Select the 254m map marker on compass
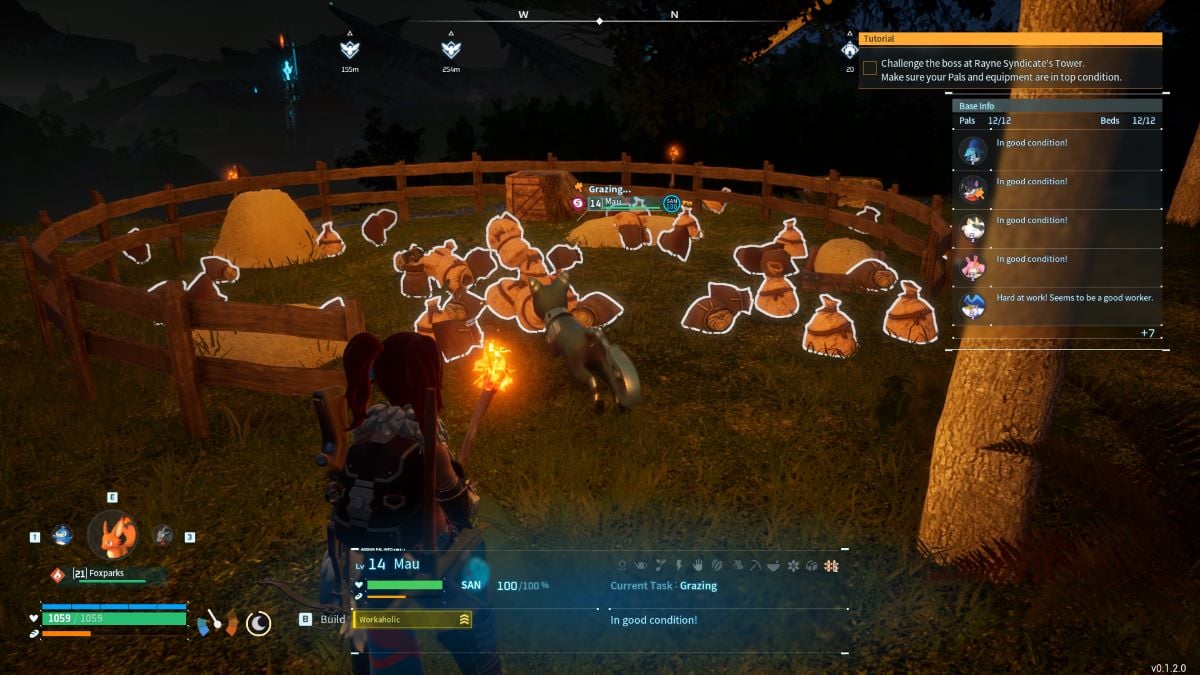This screenshot has height=675, width=1200. point(451,49)
